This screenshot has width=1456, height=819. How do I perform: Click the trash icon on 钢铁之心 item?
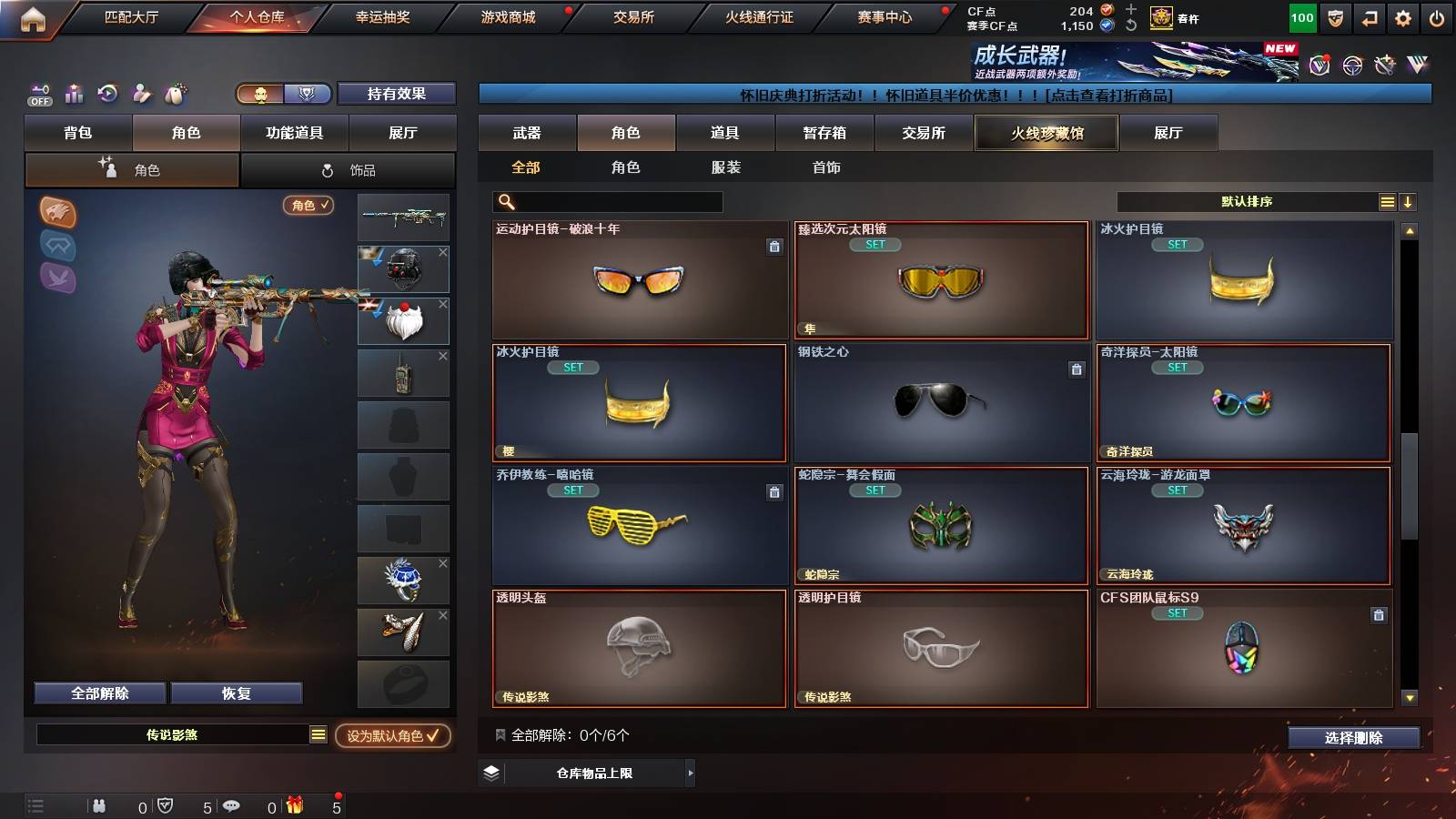click(1077, 370)
